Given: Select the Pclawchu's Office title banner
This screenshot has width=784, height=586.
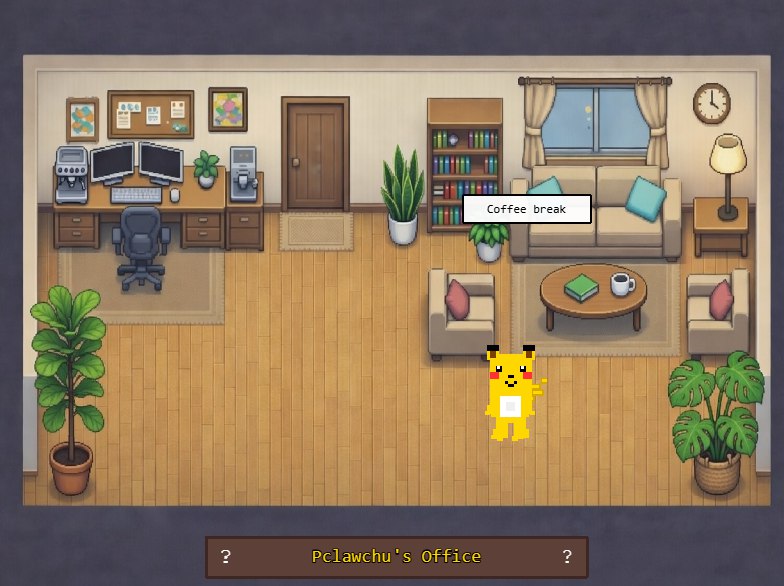Looking at the screenshot, I should [396, 556].
